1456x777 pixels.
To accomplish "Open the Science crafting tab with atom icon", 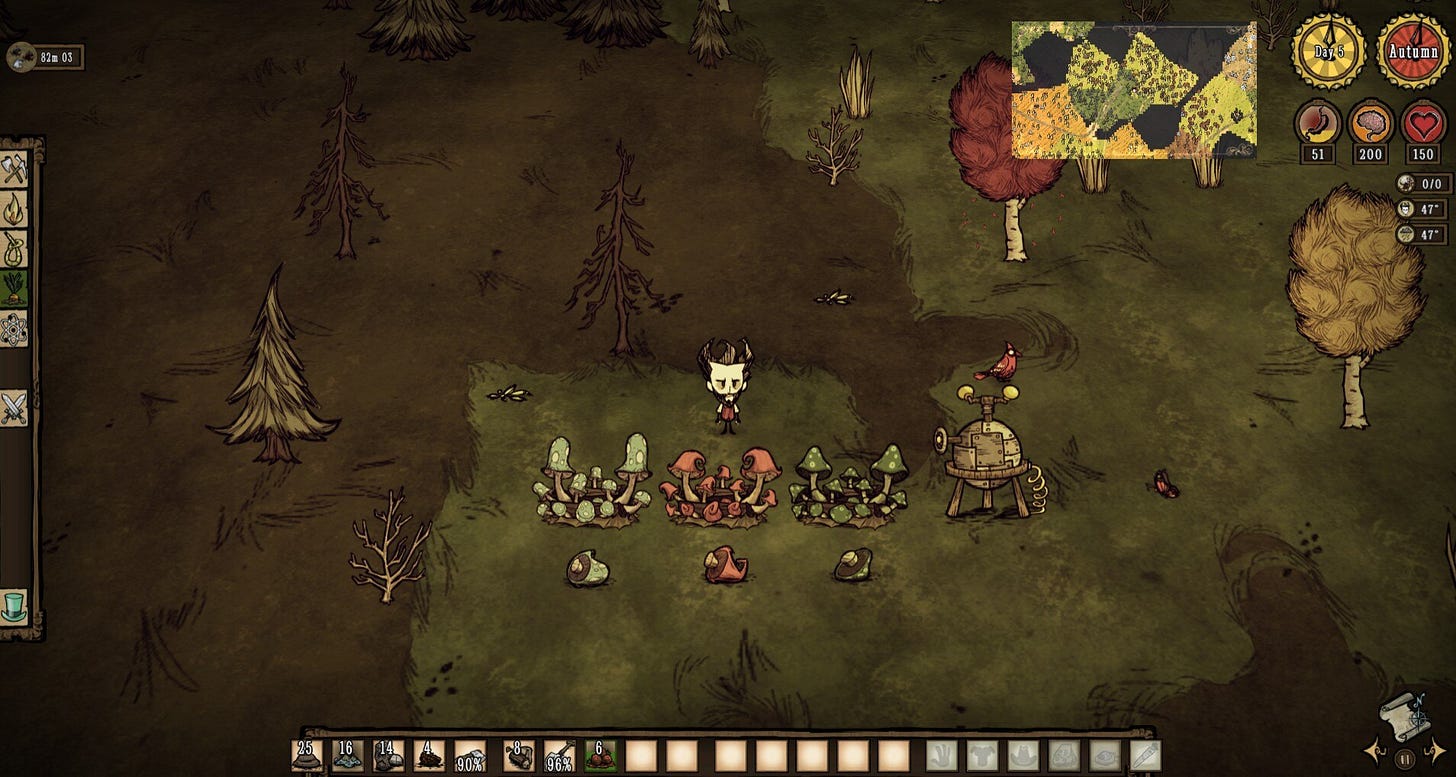I will (14, 328).
